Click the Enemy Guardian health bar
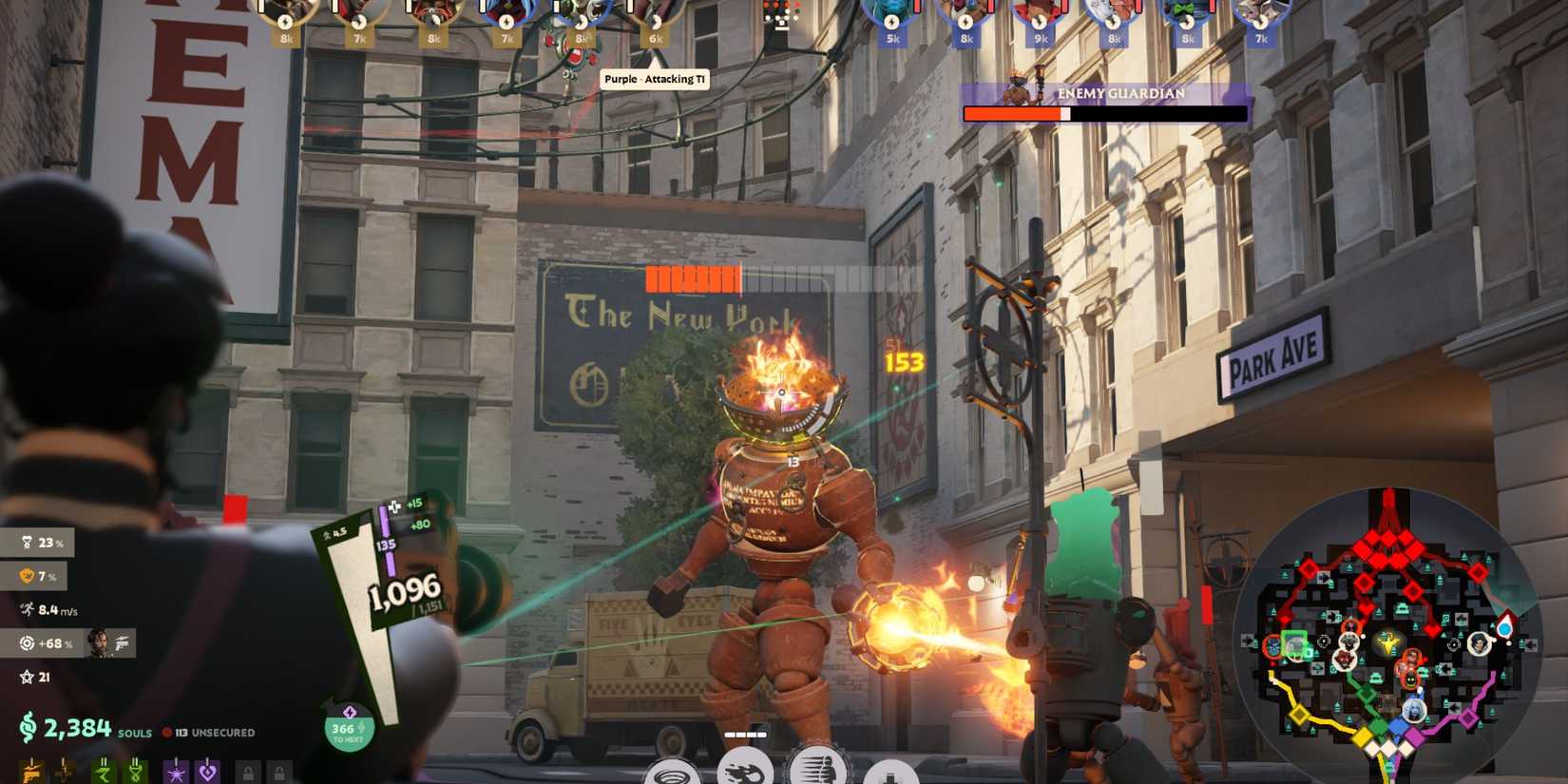 pyautogui.click(x=1105, y=113)
